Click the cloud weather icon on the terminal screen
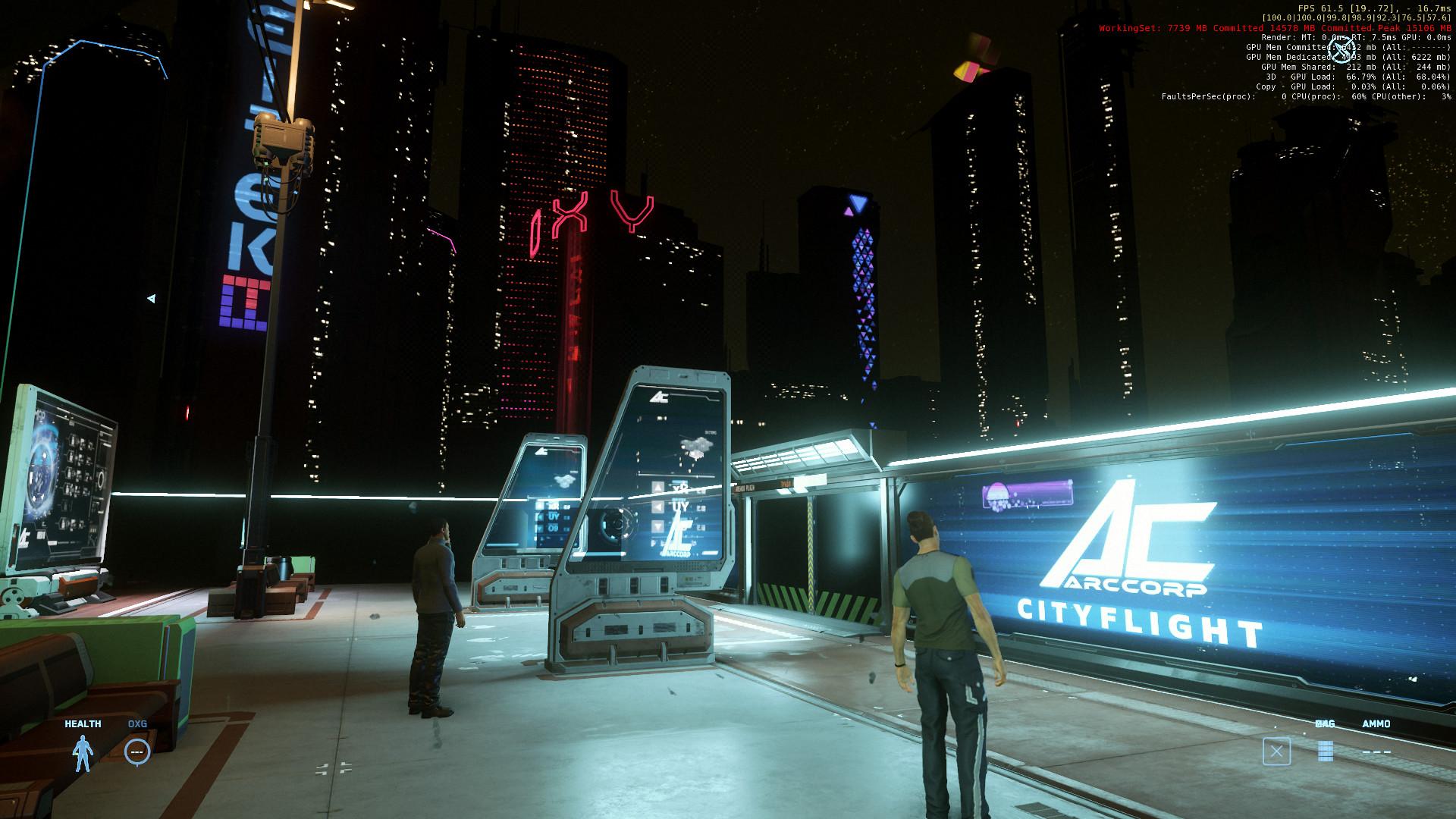Image resolution: width=1456 pixels, height=819 pixels. (x=698, y=444)
